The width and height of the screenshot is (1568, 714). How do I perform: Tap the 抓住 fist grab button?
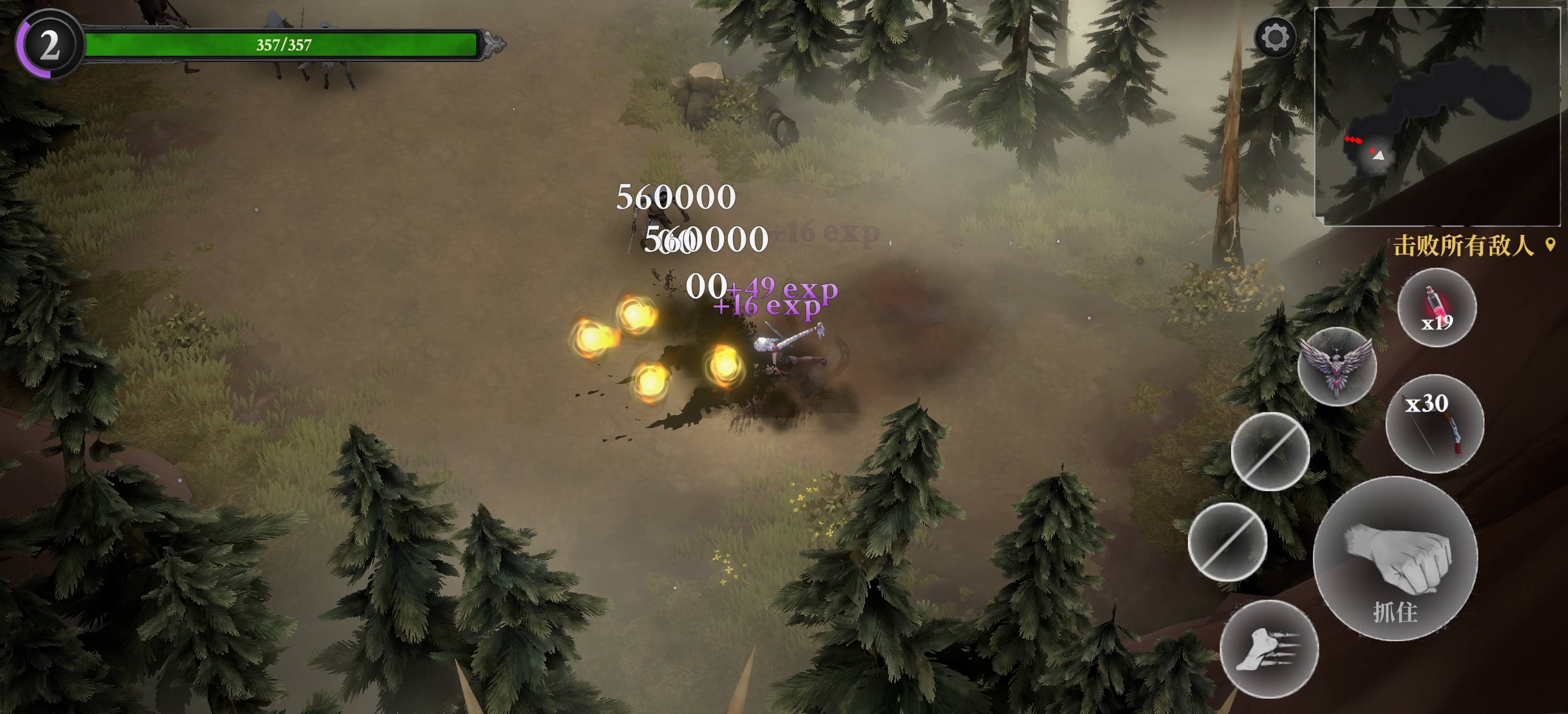(x=1395, y=558)
